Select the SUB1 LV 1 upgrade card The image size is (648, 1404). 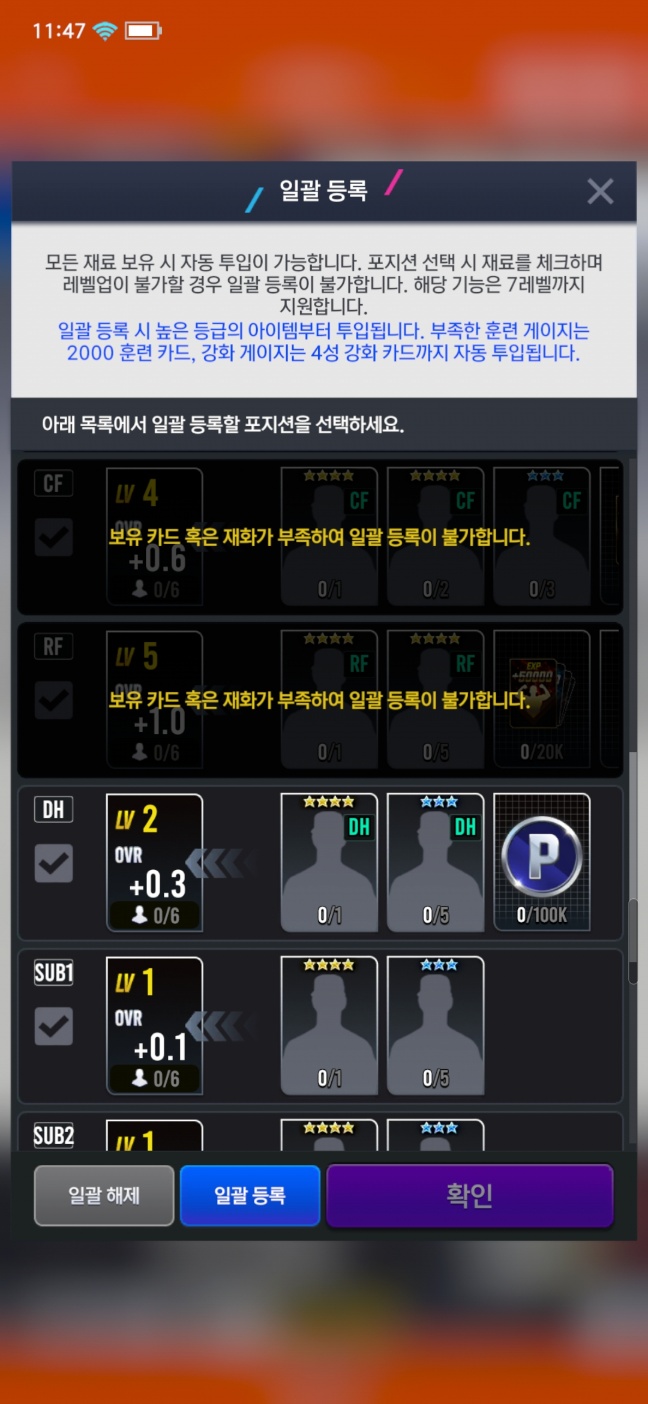point(154,1025)
